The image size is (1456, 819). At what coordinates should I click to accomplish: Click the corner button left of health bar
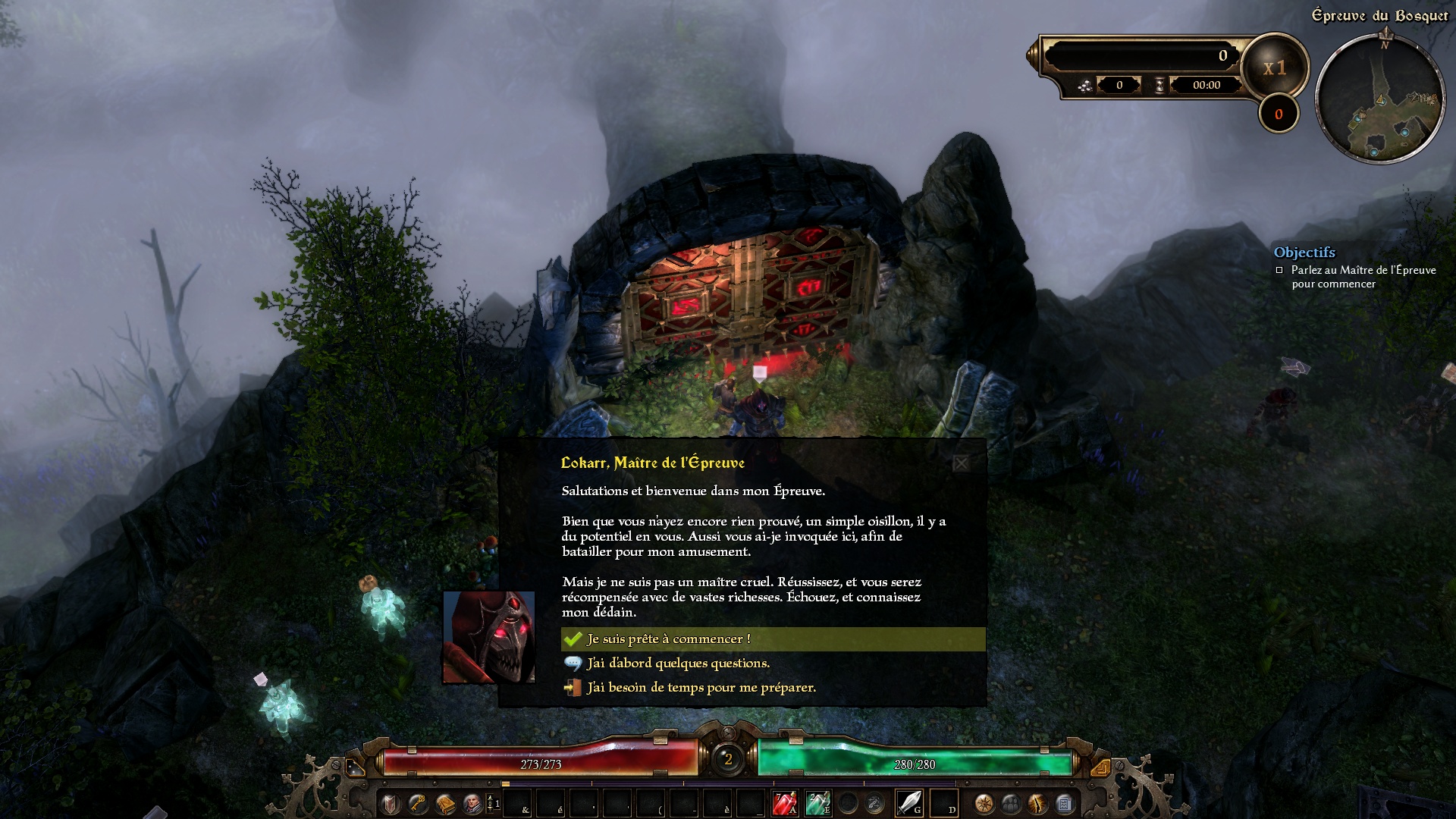pyautogui.click(x=355, y=767)
